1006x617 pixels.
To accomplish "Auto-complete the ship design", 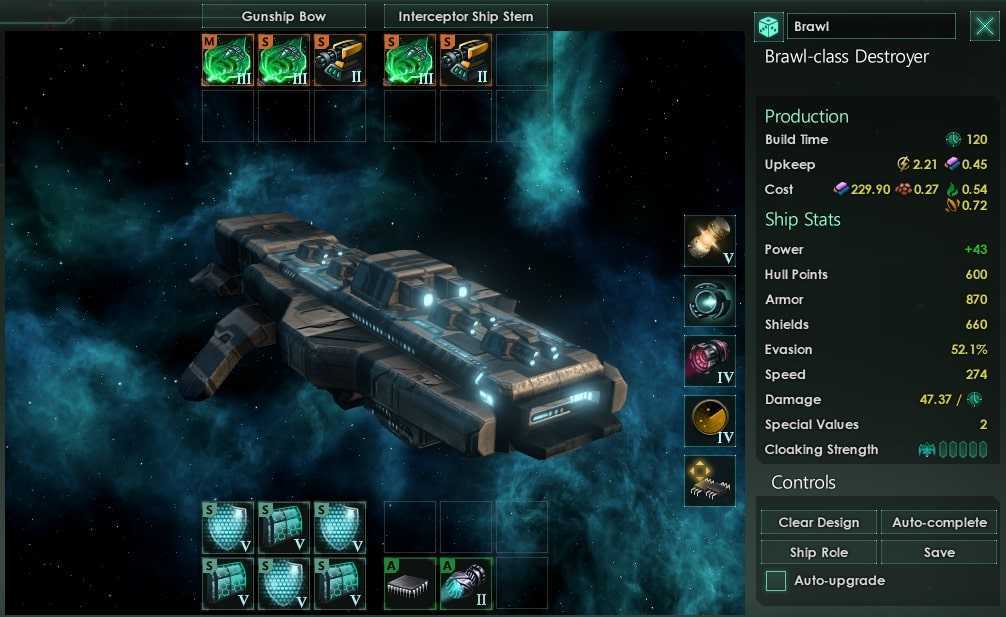I will 939,522.
